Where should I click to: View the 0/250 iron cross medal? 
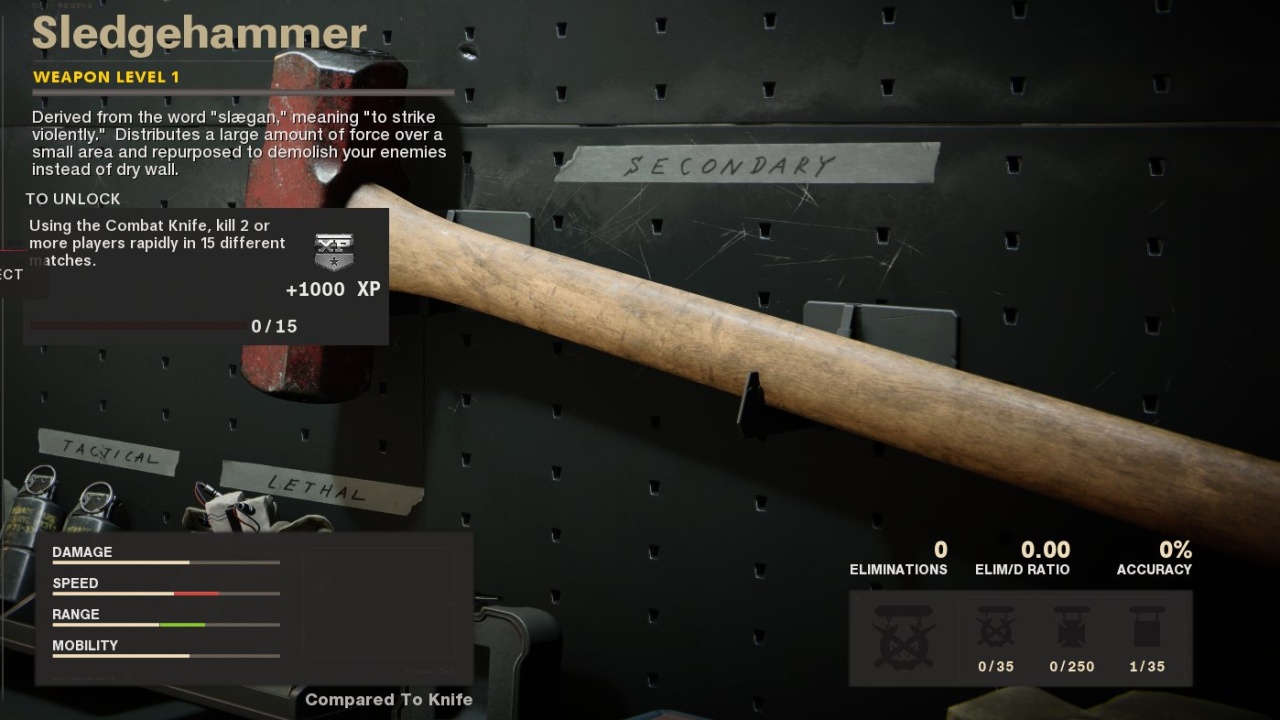(x=1071, y=630)
